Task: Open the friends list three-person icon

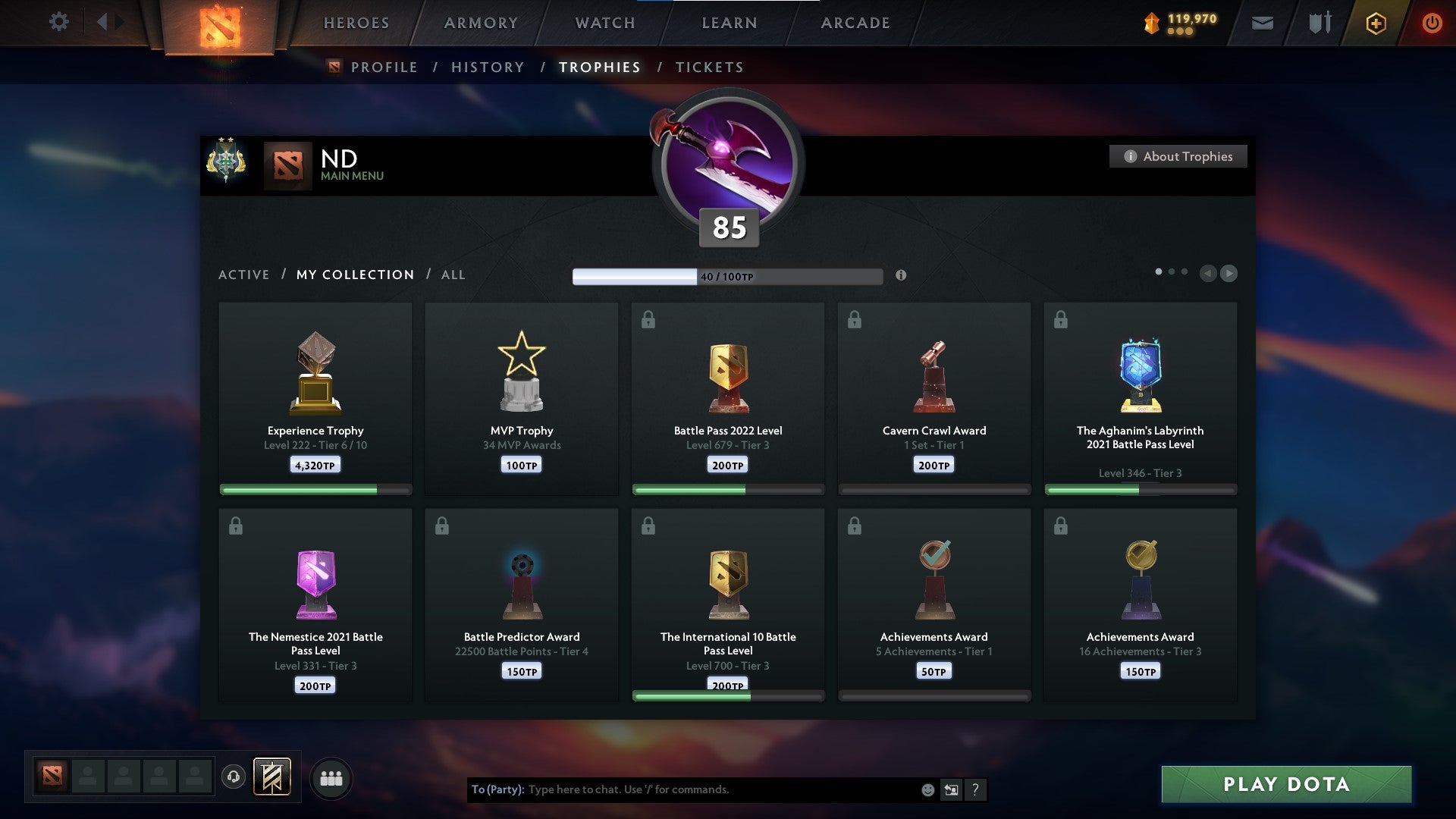Action: pyautogui.click(x=331, y=777)
